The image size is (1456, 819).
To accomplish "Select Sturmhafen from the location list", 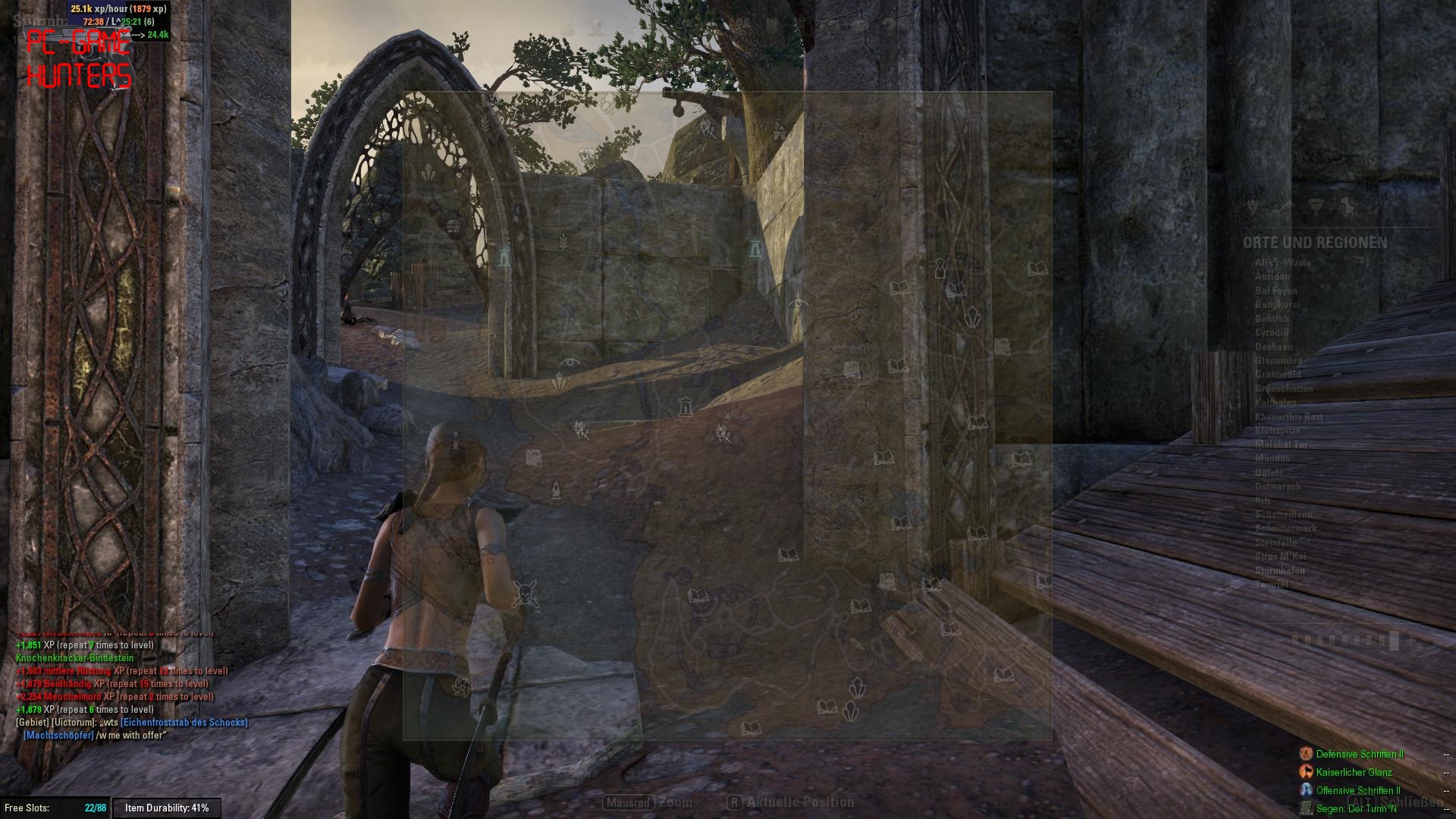I will pyautogui.click(x=1279, y=571).
